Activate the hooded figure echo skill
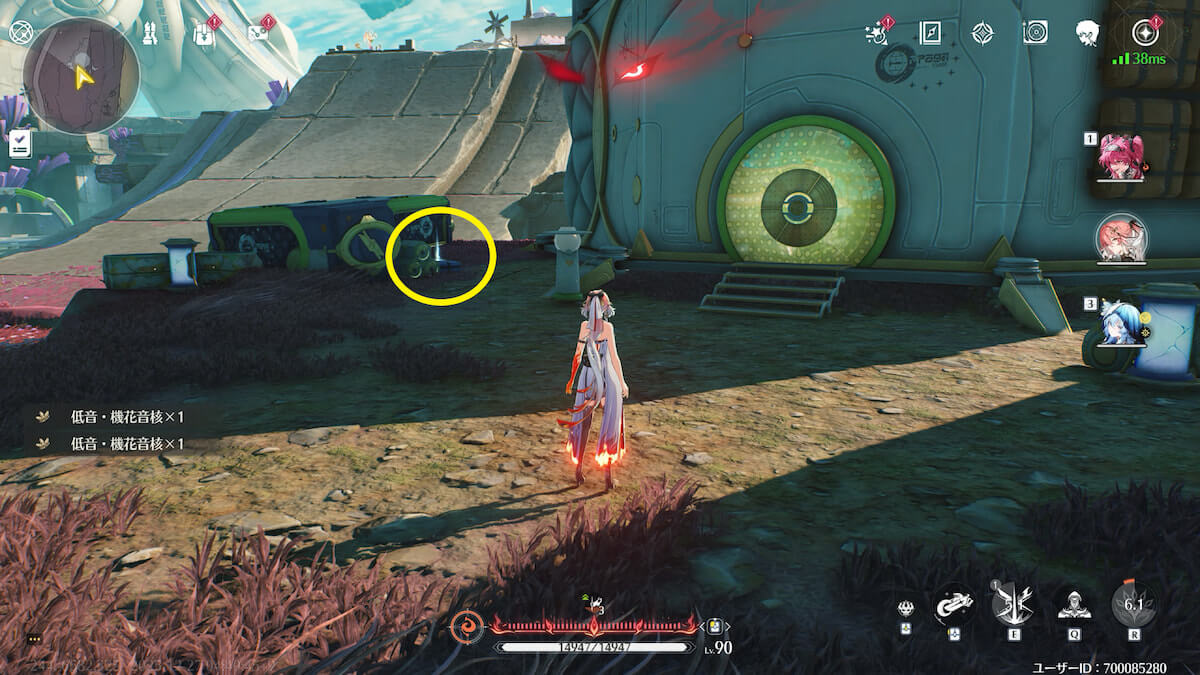The width and height of the screenshot is (1200, 675). [x=1073, y=603]
